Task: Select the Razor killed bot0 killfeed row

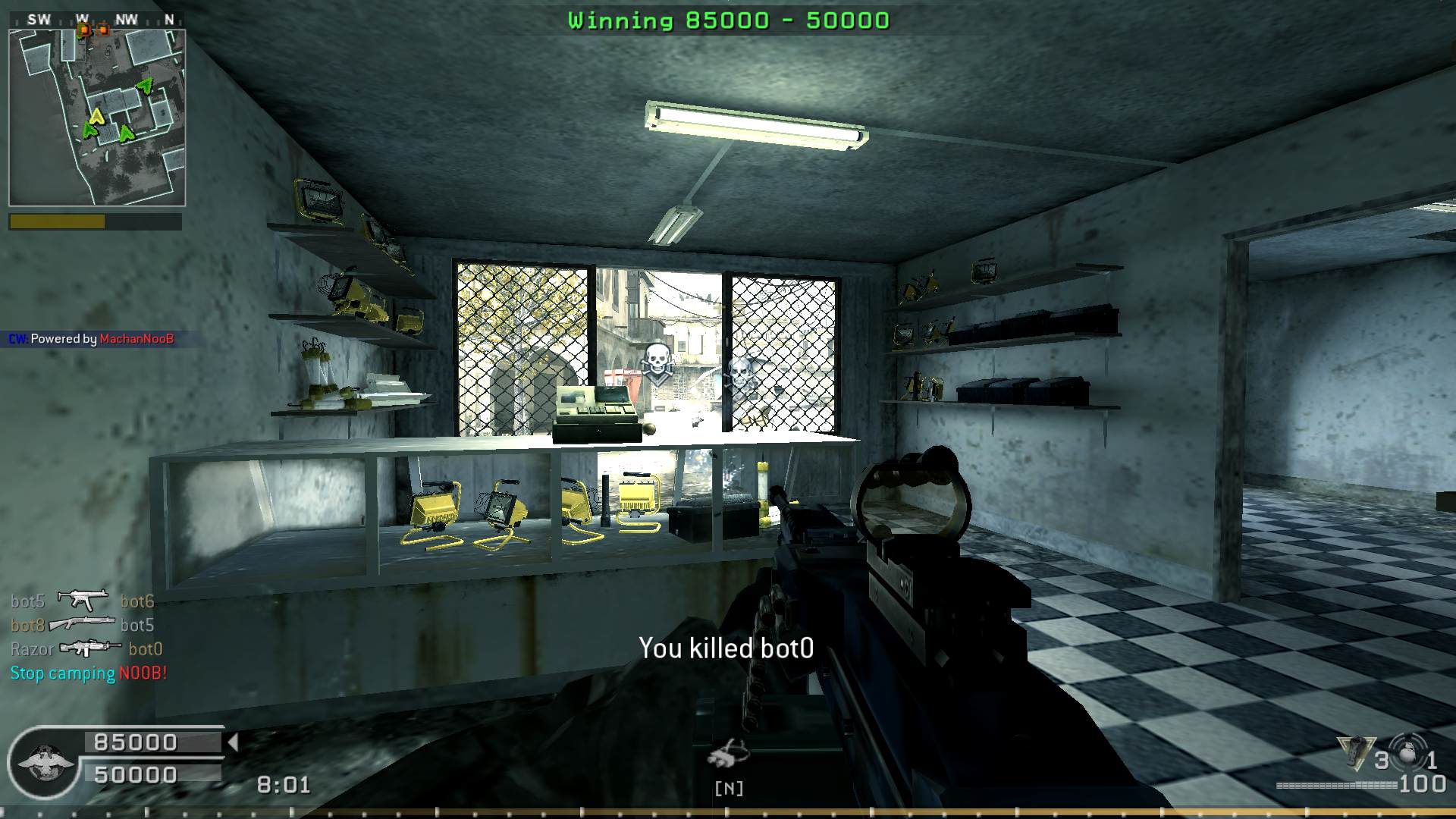Action: tap(87, 648)
